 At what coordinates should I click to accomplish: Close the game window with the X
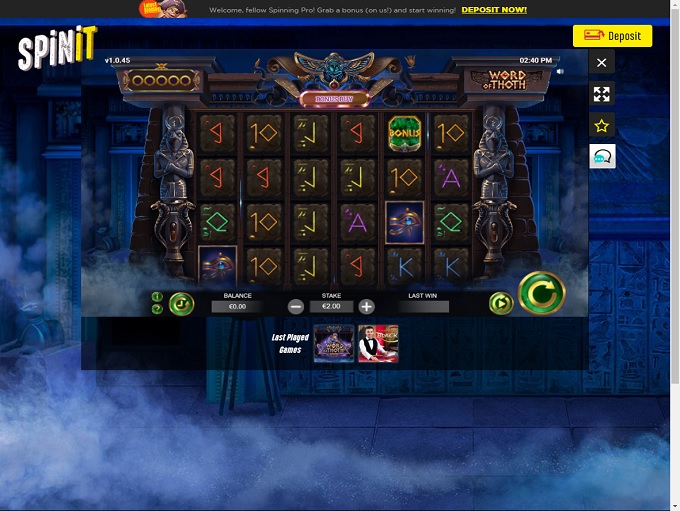point(601,62)
